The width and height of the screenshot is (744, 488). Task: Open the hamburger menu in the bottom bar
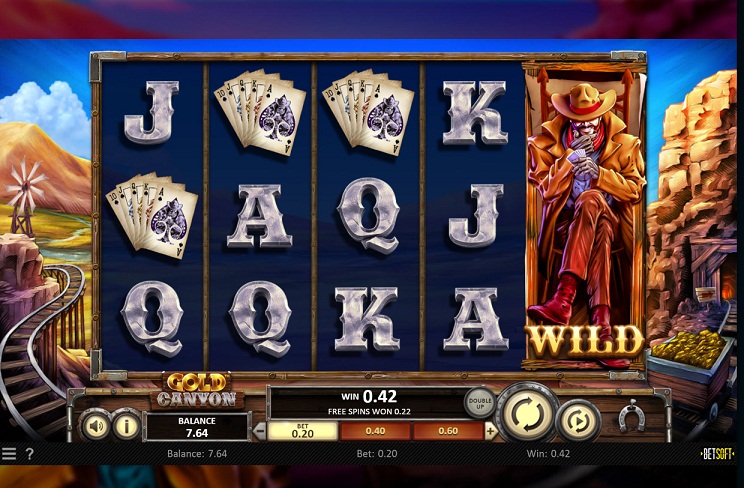click(9, 454)
